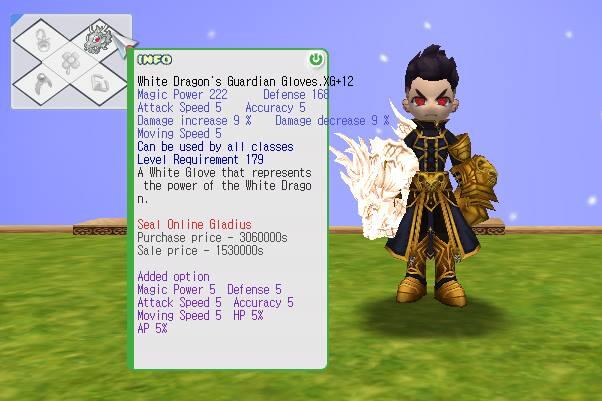The image size is (602, 401).
Task: Choose the boot silhouette equipment slot
Action: (x=99, y=83)
